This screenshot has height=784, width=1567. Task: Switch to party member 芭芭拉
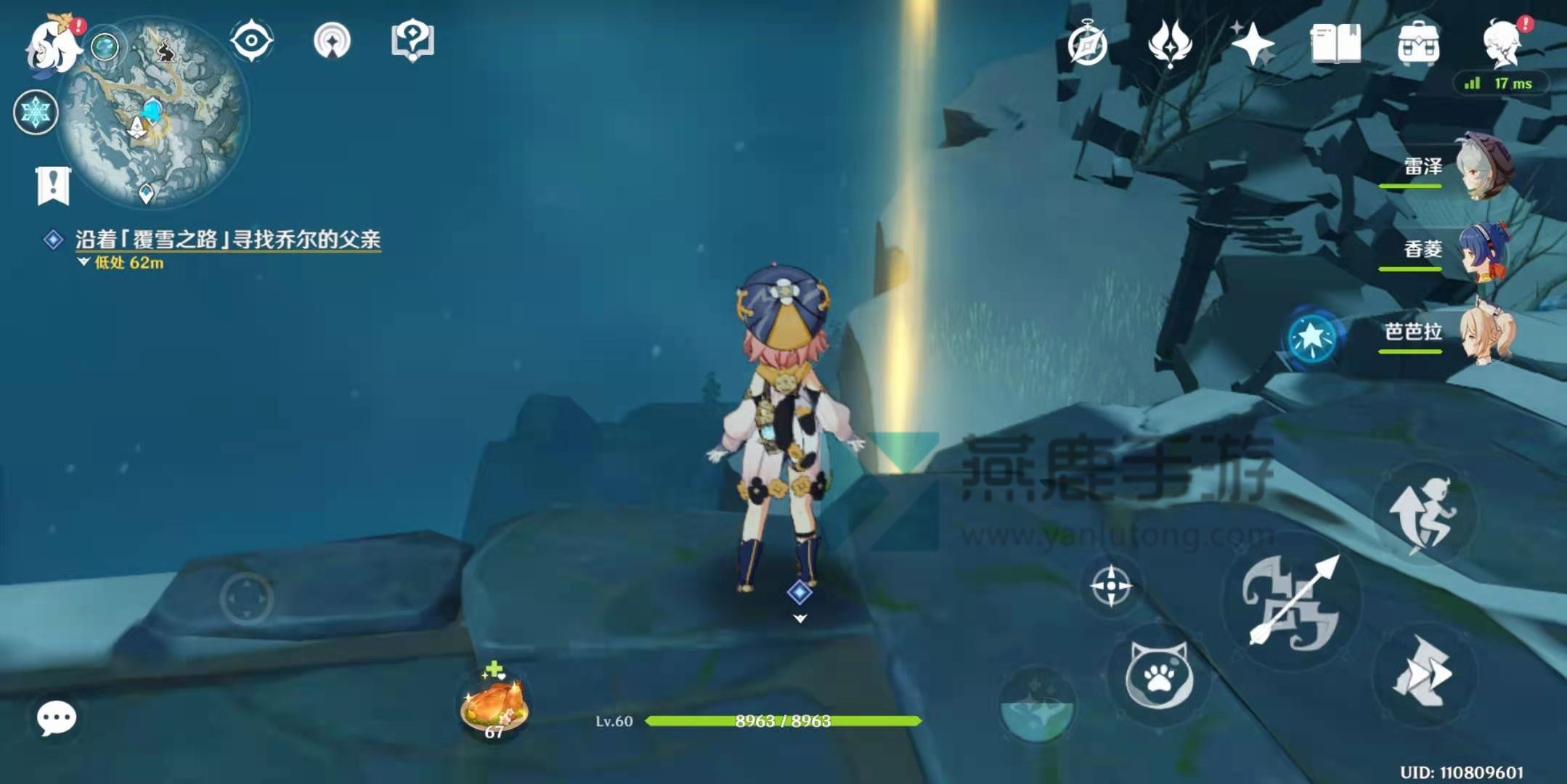point(1484,332)
